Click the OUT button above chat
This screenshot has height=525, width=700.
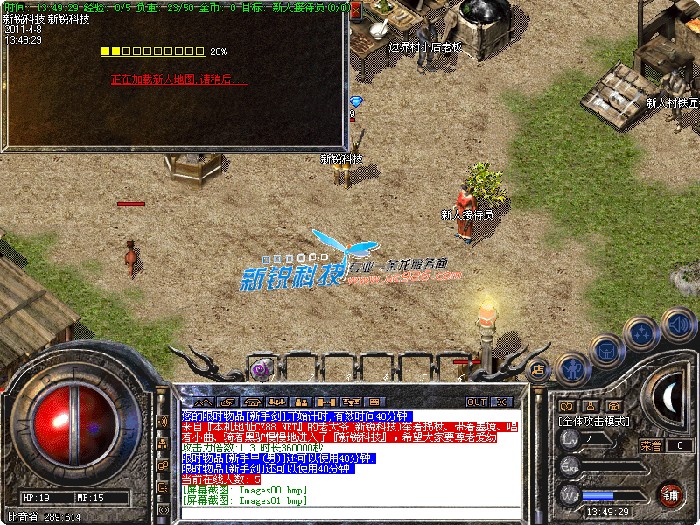pos(476,401)
